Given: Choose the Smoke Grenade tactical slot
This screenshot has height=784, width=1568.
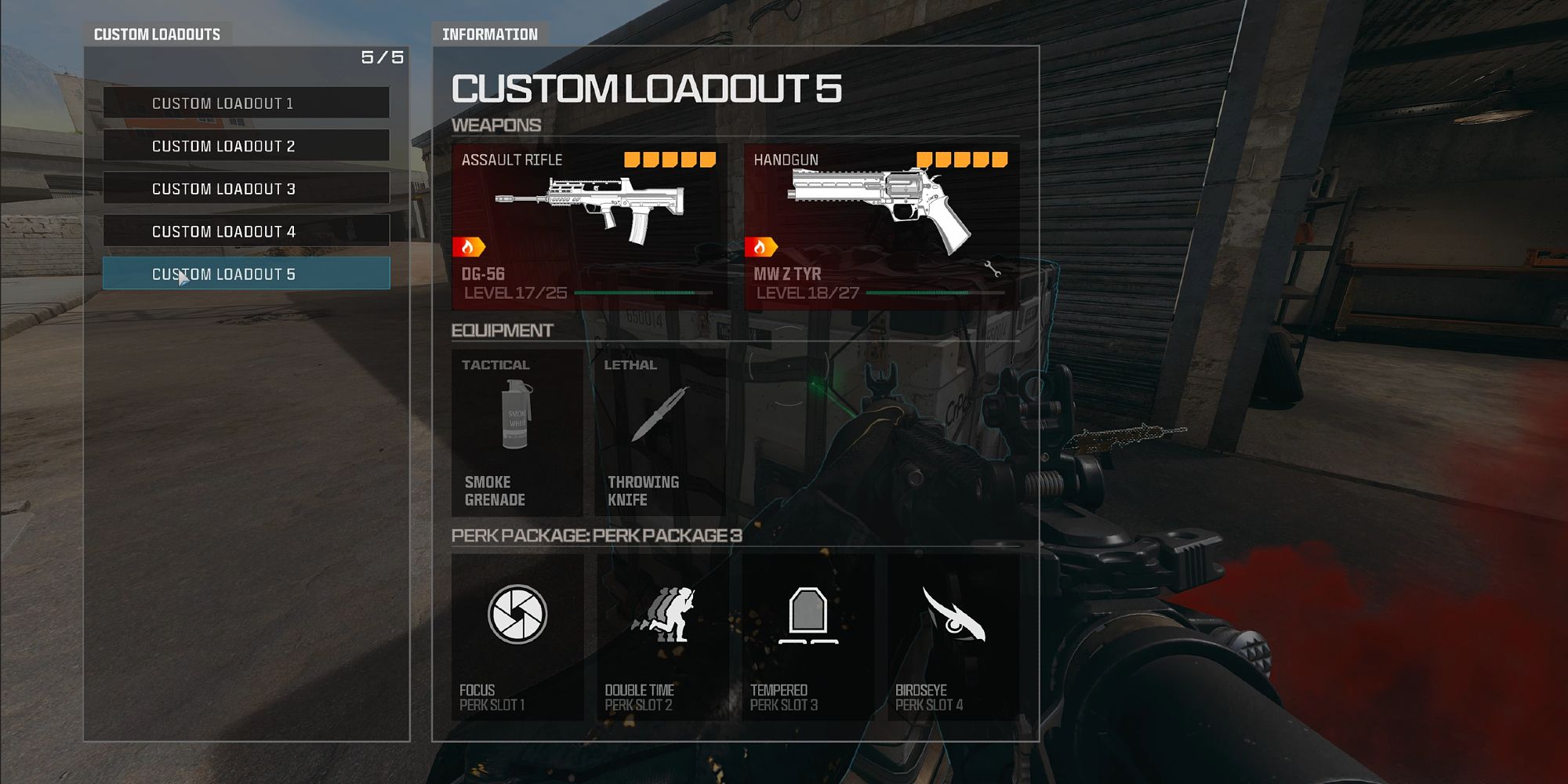Looking at the screenshot, I should tap(517, 432).
